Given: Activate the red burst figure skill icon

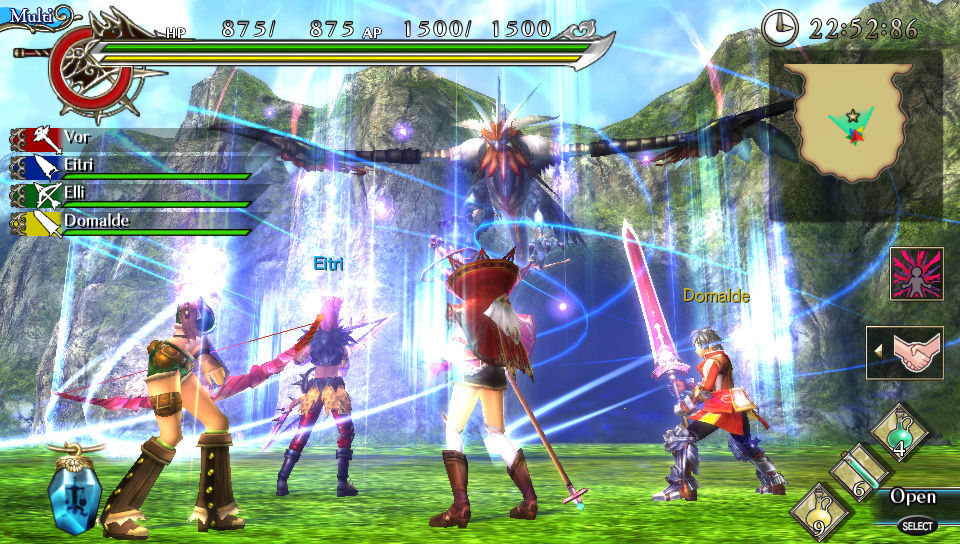Looking at the screenshot, I should pos(916,274).
